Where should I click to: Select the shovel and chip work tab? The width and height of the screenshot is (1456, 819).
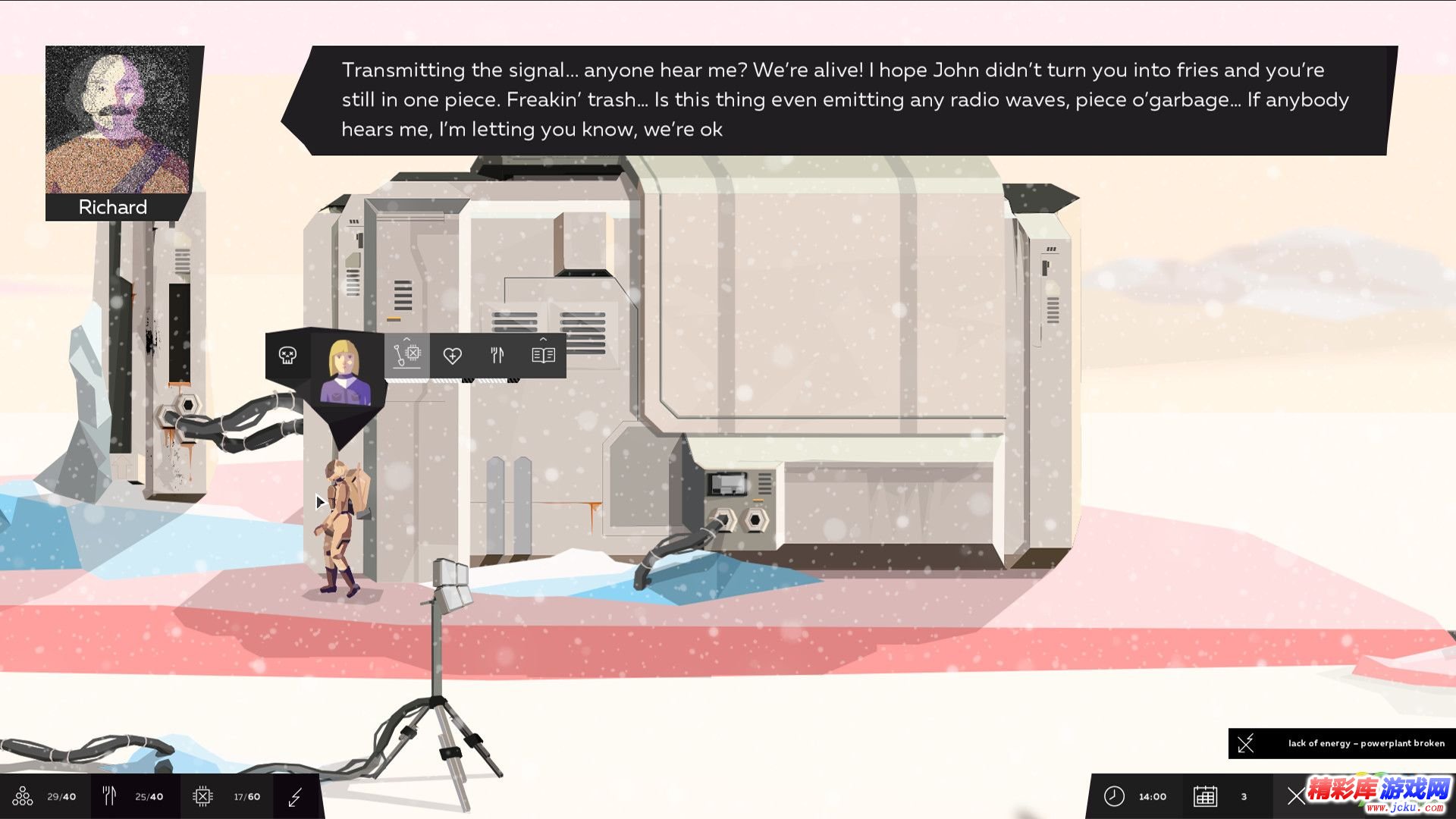tap(407, 354)
